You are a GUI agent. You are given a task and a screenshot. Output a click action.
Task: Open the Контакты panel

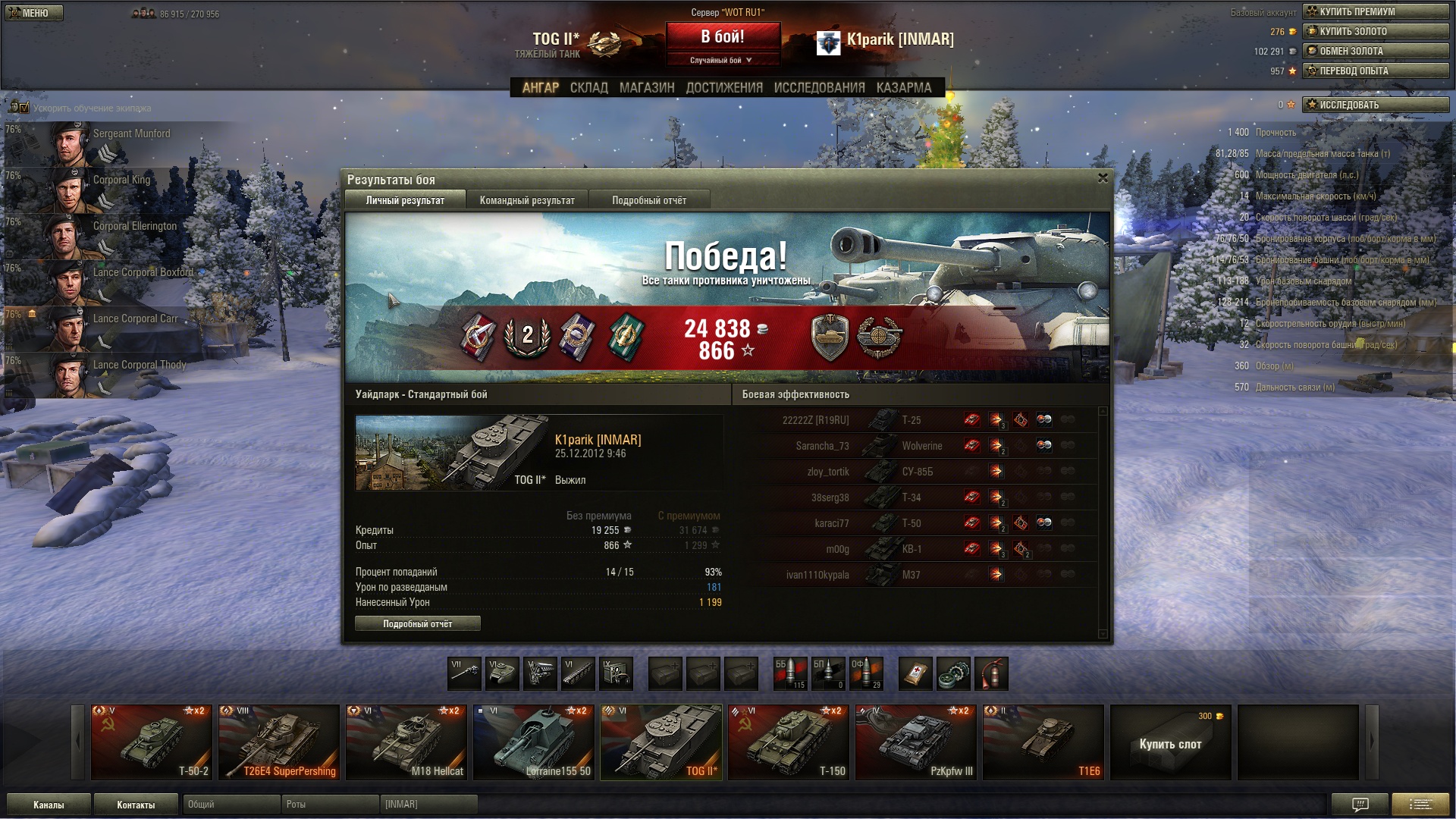click(x=136, y=805)
